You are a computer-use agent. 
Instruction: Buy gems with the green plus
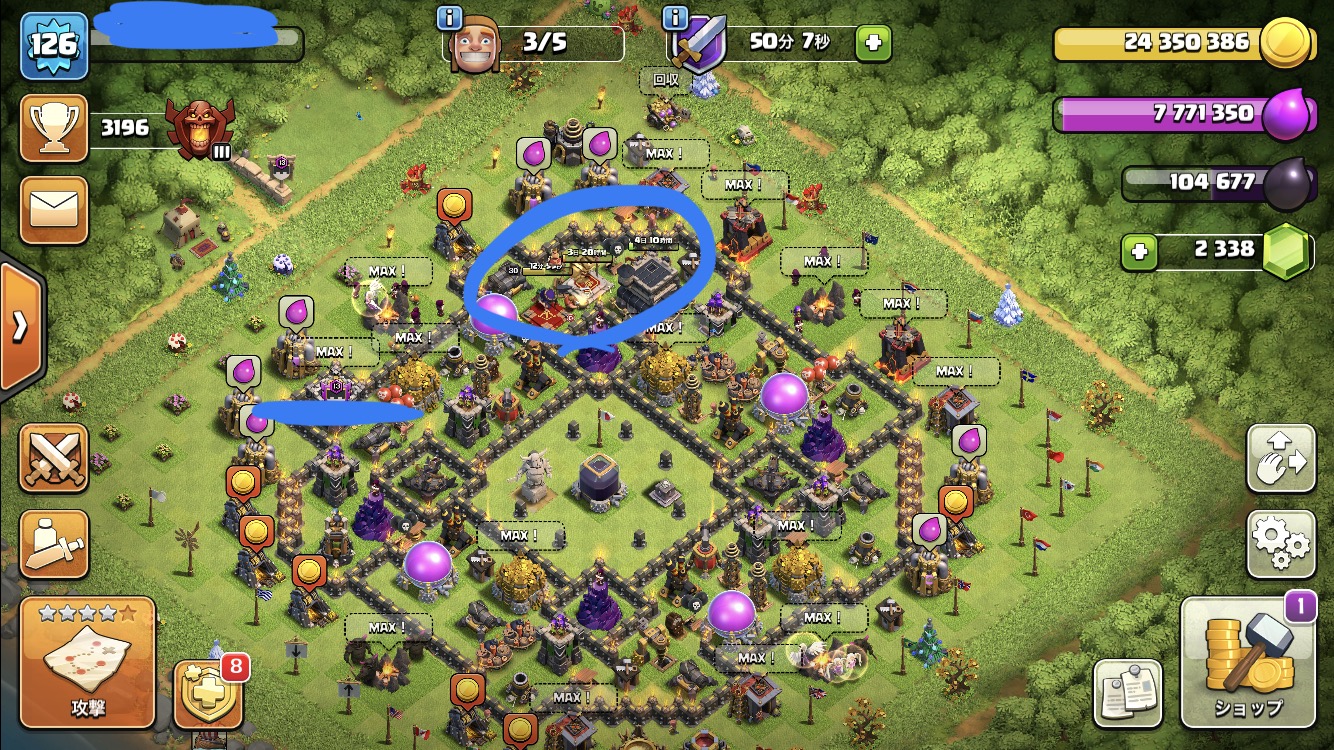coord(1139,250)
